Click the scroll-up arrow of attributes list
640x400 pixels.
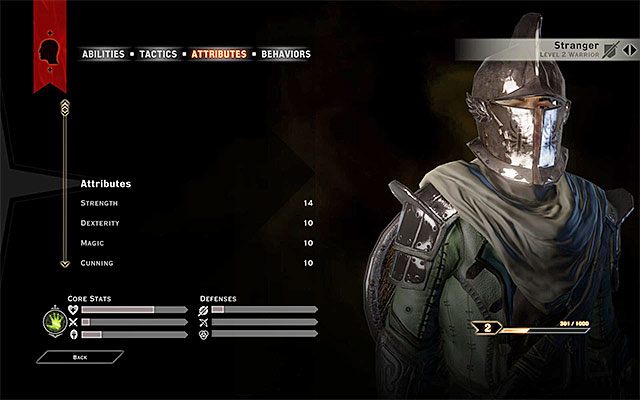65,106
